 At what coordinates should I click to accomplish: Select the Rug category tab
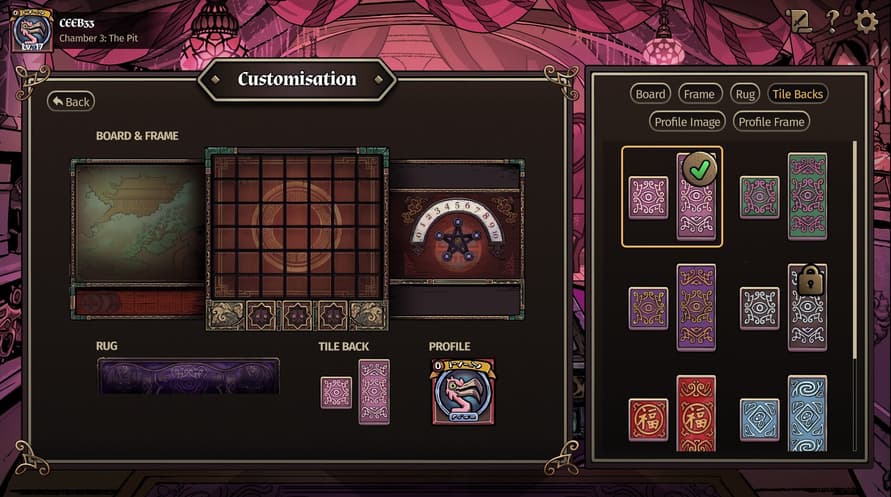pos(745,94)
